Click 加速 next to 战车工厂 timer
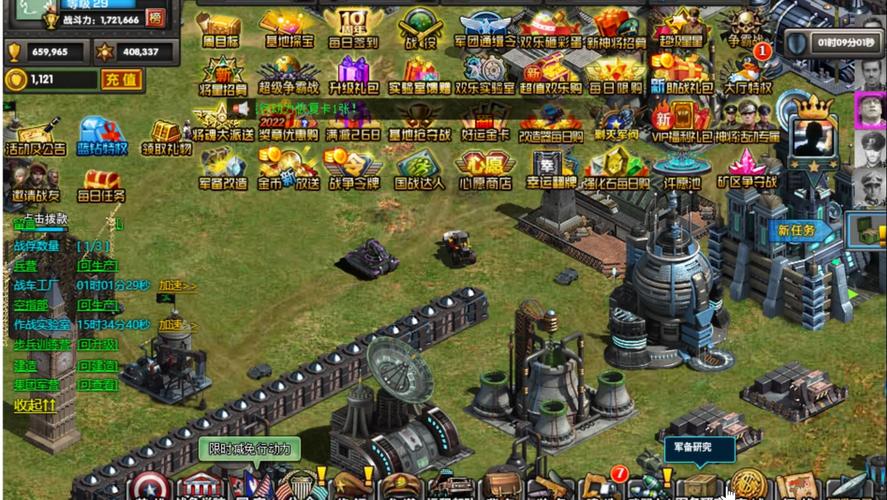 point(177,286)
